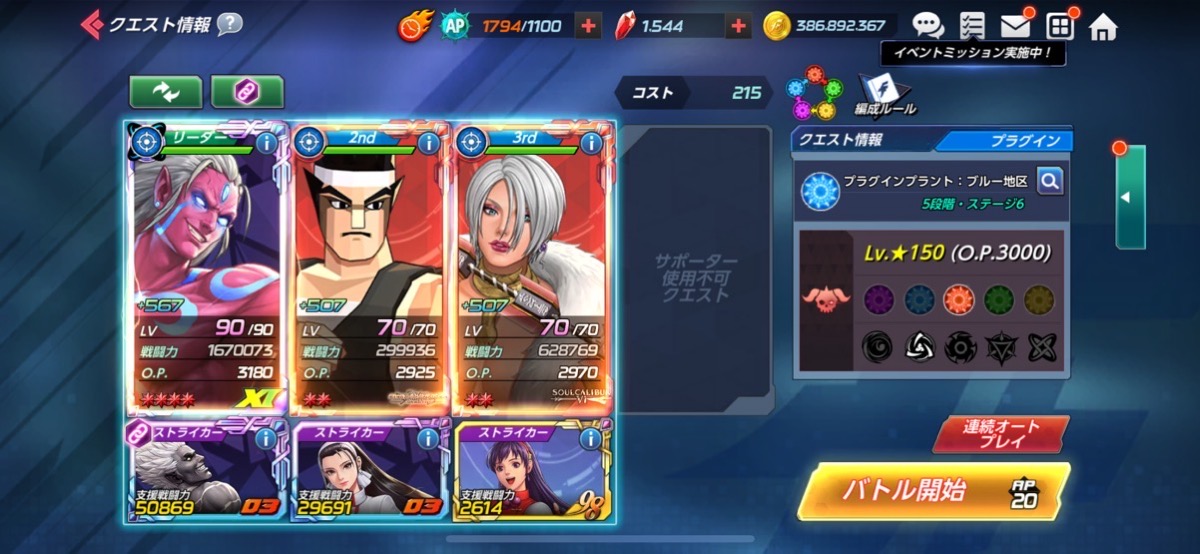Screen dimensions: 1200x554
Task: Search the plugin plant with magnifier
Action: (x=1049, y=181)
